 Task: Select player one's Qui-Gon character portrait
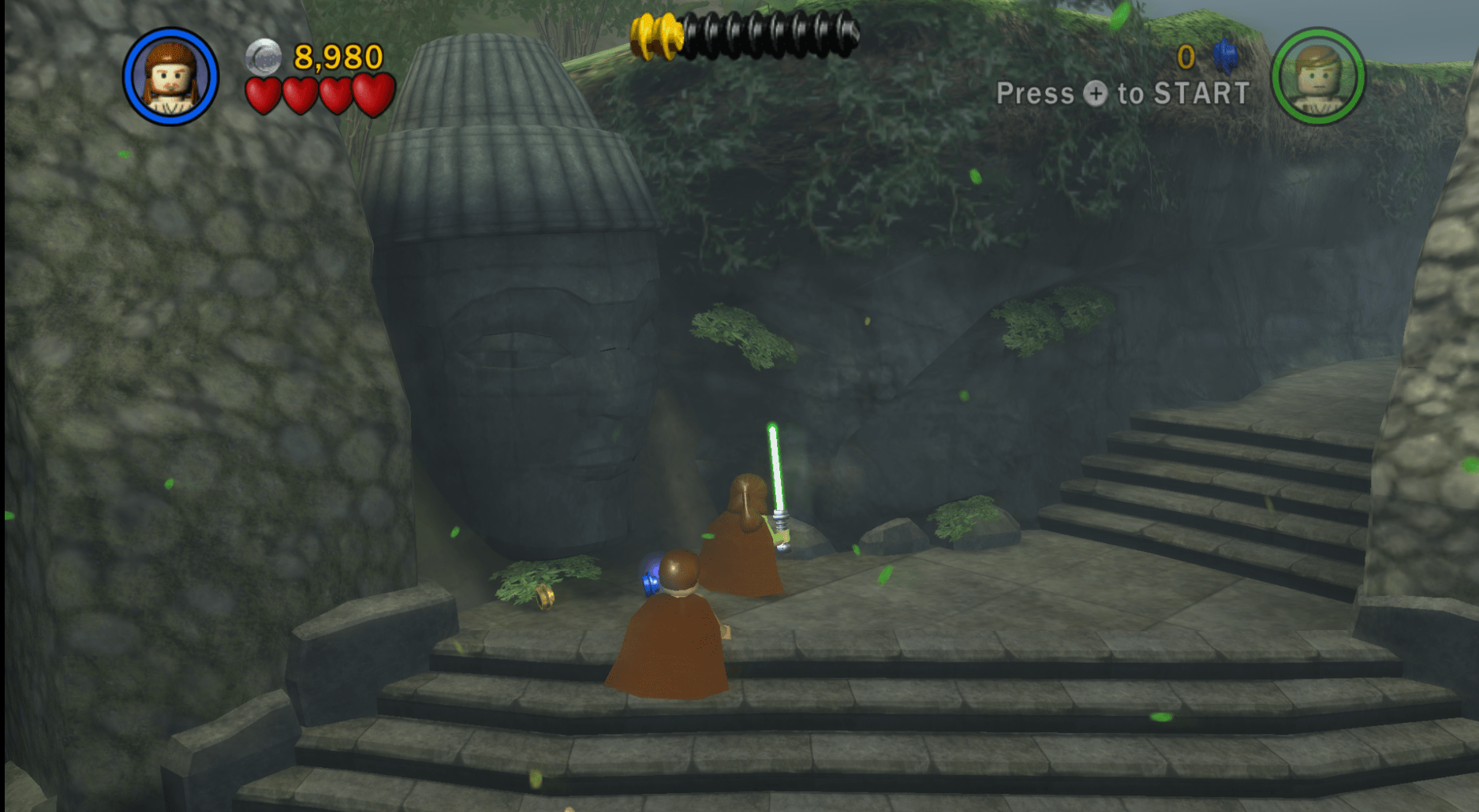pyautogui.click(x=170, y=77)
